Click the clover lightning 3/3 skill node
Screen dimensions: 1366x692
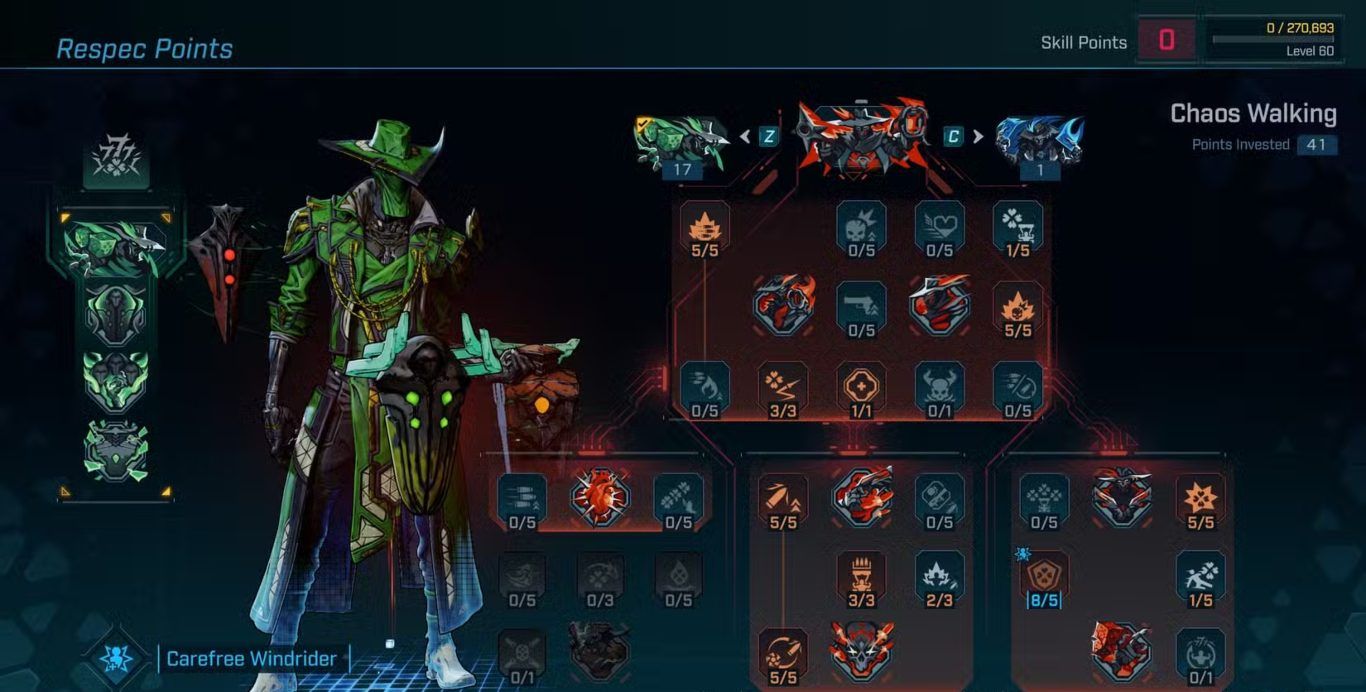coord(783,385)
